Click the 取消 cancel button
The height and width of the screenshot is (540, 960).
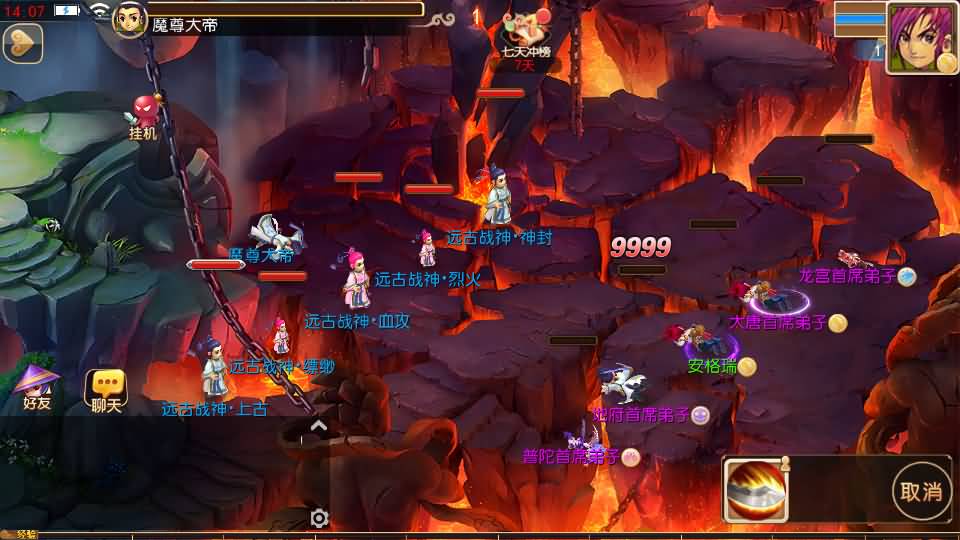920,491
